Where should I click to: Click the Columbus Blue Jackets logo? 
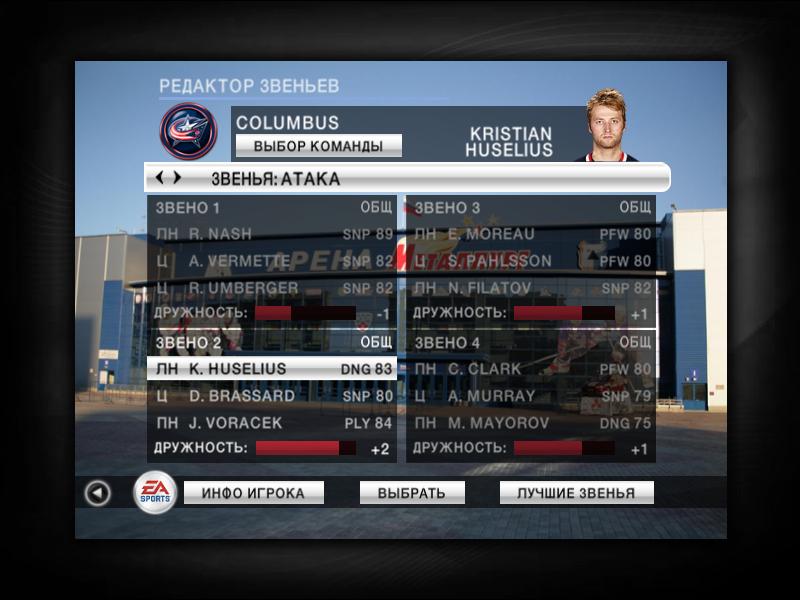(188, 132)
